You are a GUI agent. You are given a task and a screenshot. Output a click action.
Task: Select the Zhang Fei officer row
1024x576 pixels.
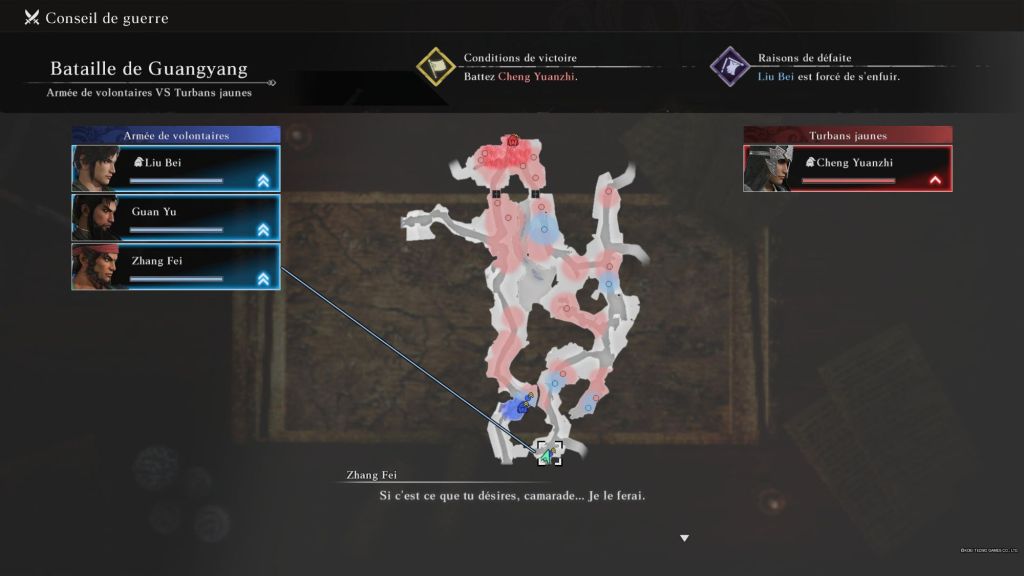pos(176,266)
